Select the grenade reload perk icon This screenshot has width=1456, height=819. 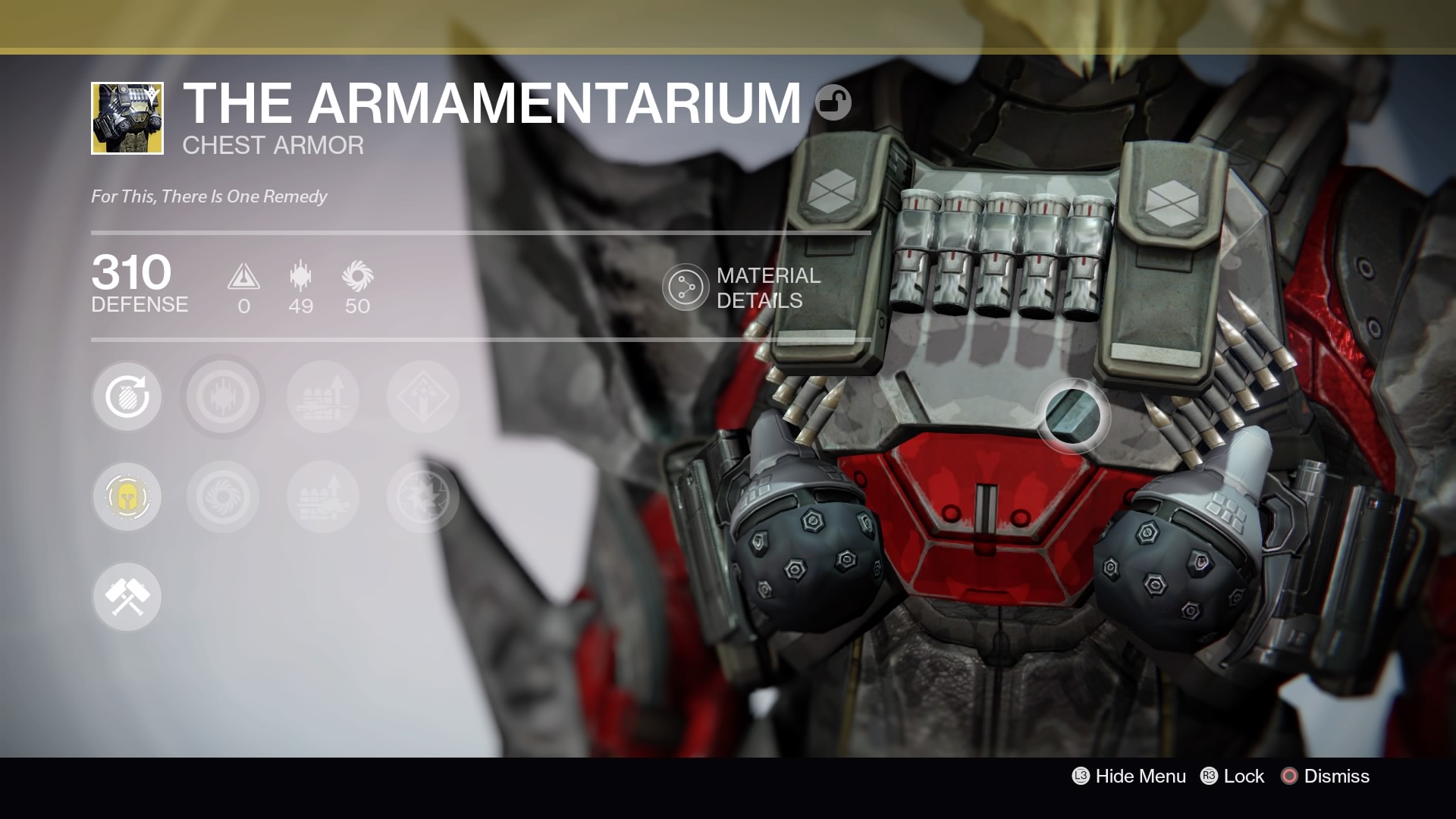[x=127, y=397]
